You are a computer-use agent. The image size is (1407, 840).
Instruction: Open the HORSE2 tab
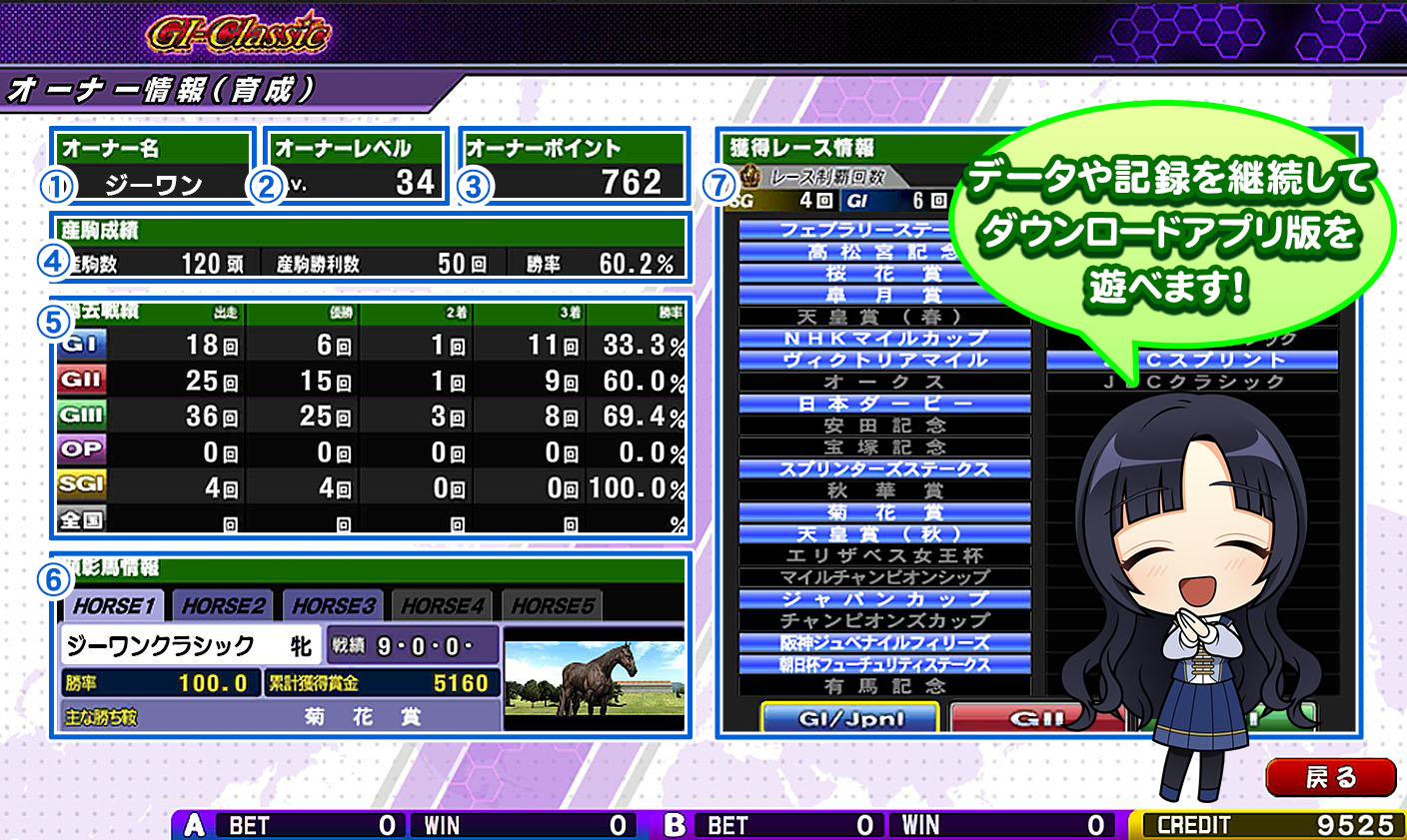pyautogui.click(x=224, y=605)
